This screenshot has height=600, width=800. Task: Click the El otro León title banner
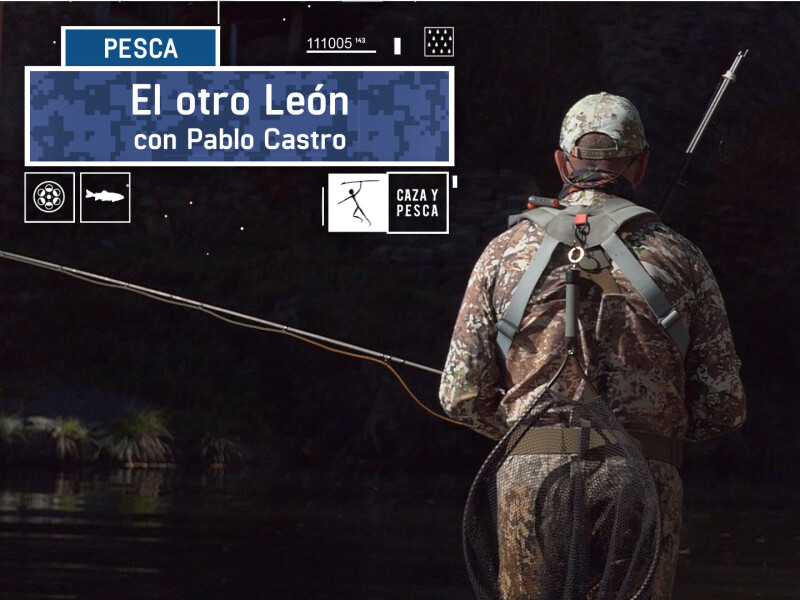pyautogui.click(x=239, y=116)
